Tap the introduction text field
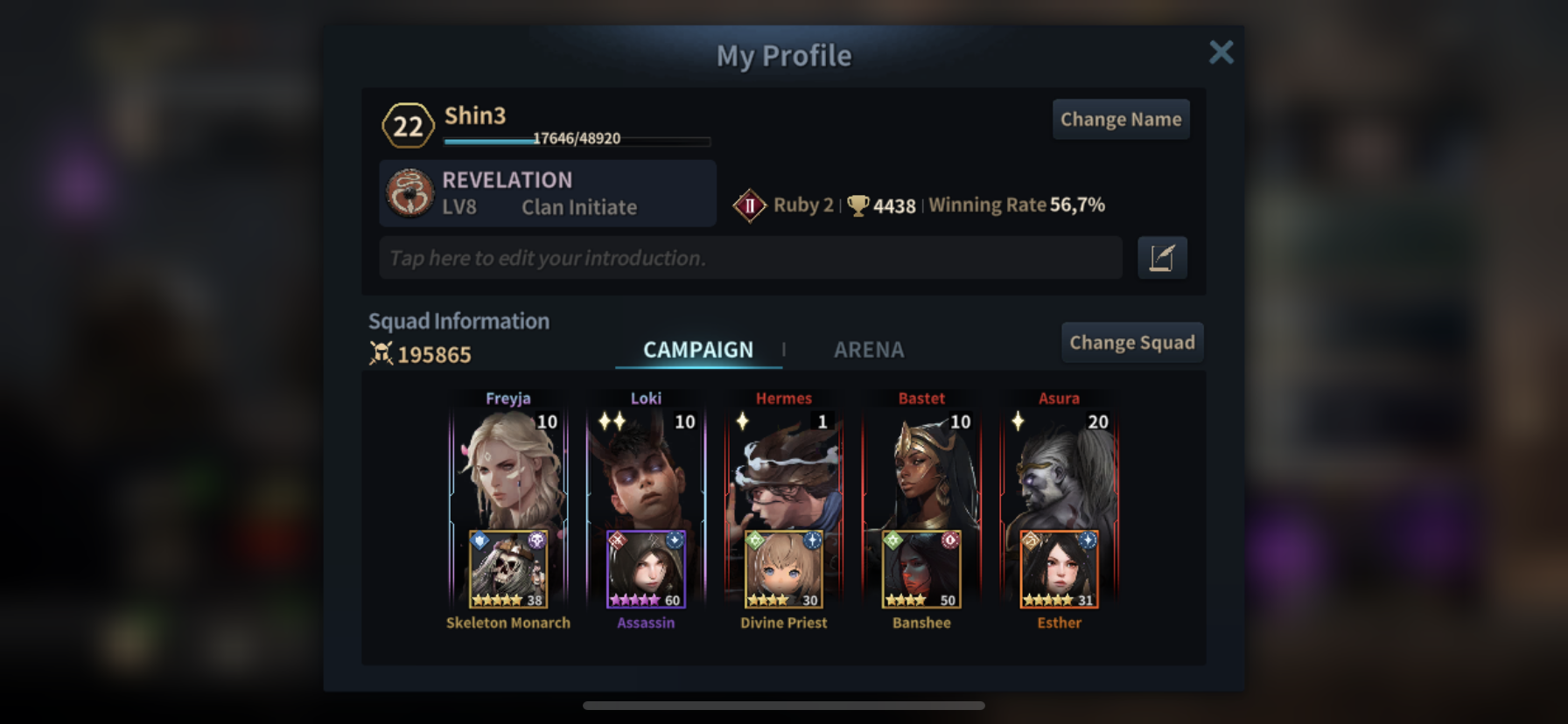 (750, 258)
